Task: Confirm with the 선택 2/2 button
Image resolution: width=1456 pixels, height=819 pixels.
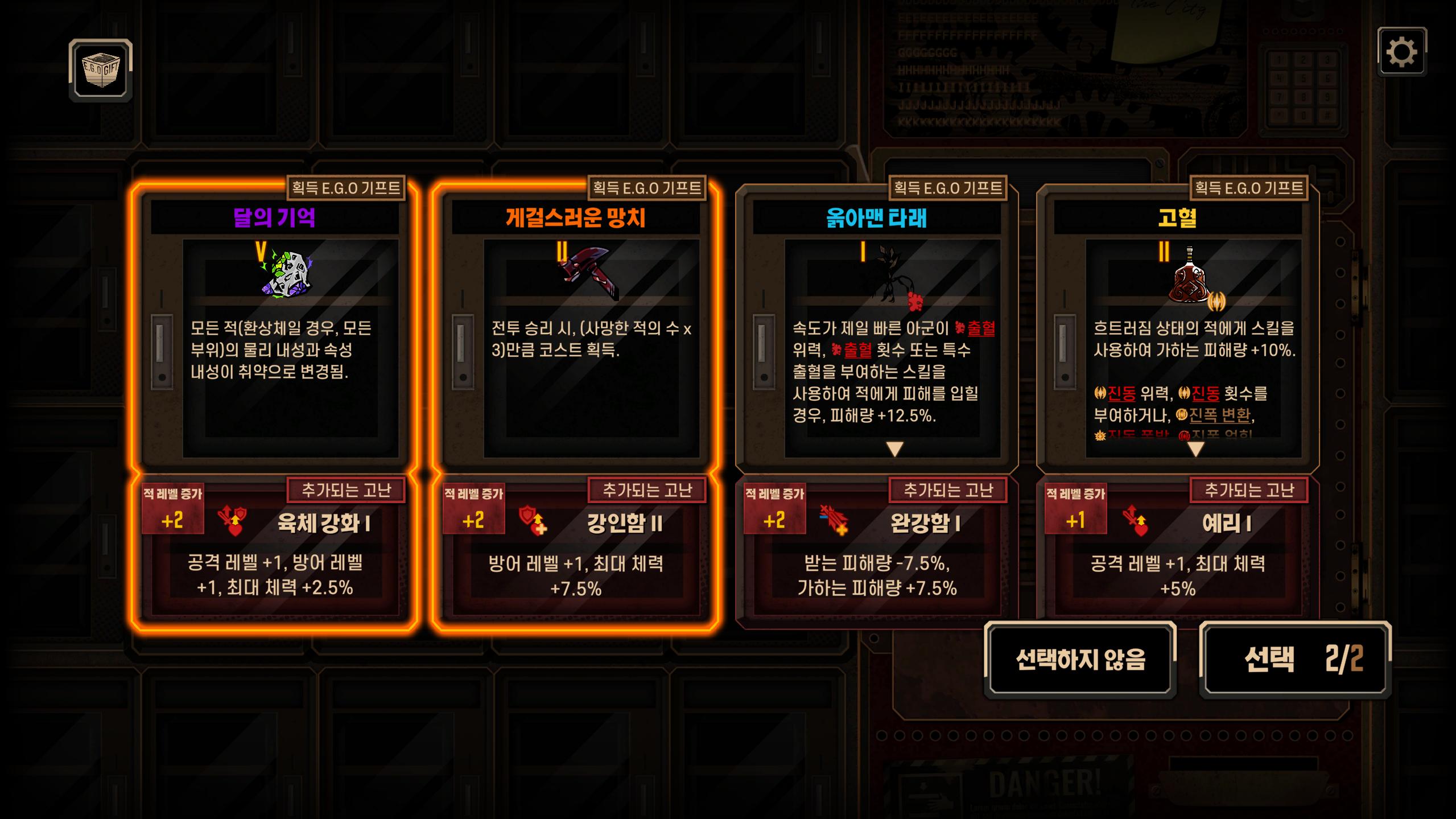Action: point(1296,660)
